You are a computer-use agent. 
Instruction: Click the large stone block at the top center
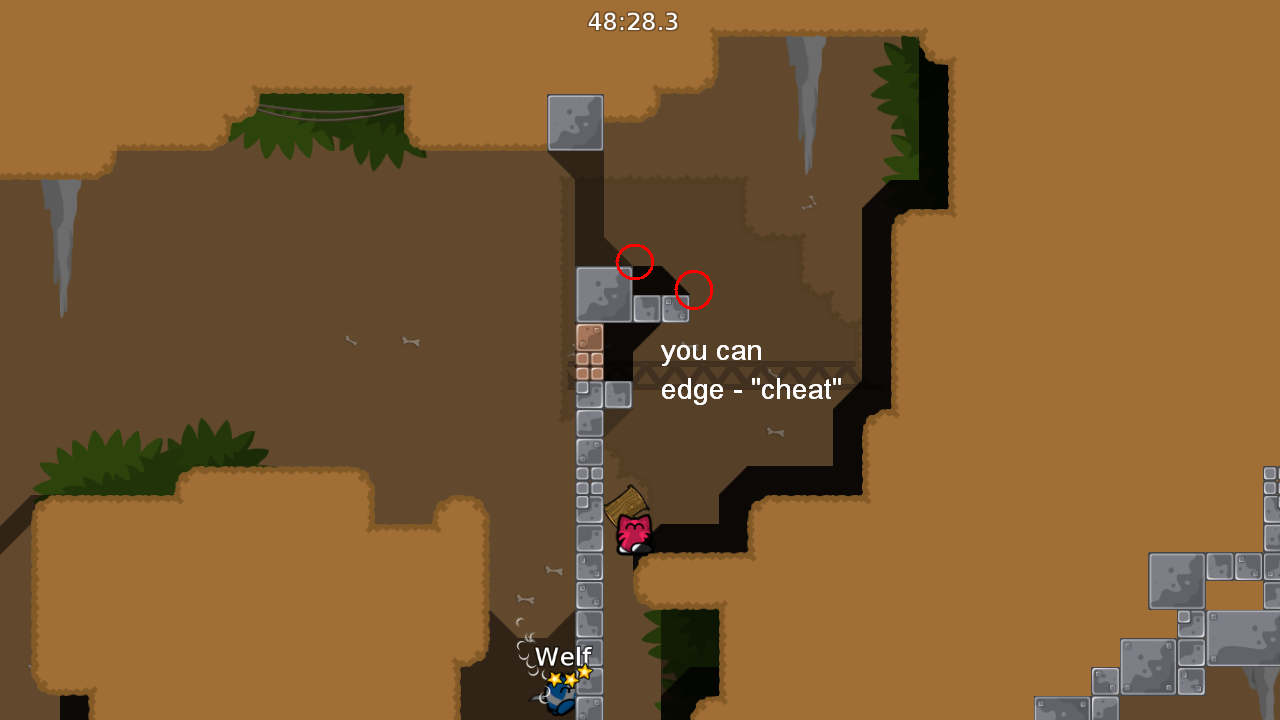pos(575,120)
